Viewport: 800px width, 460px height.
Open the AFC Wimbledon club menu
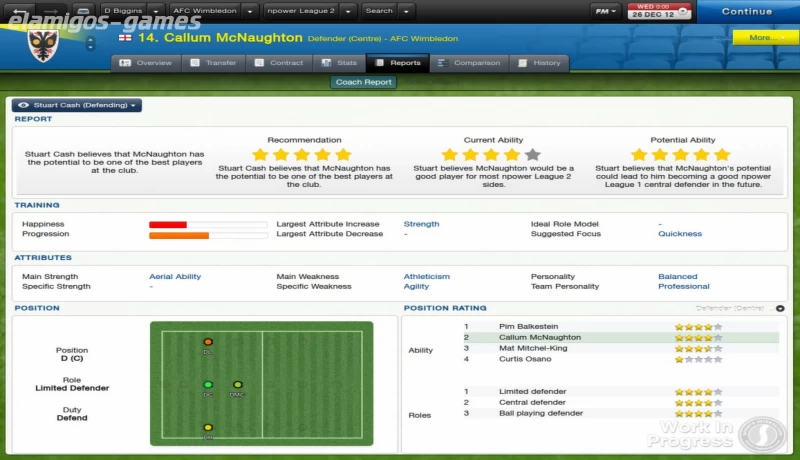coord(213,11)
